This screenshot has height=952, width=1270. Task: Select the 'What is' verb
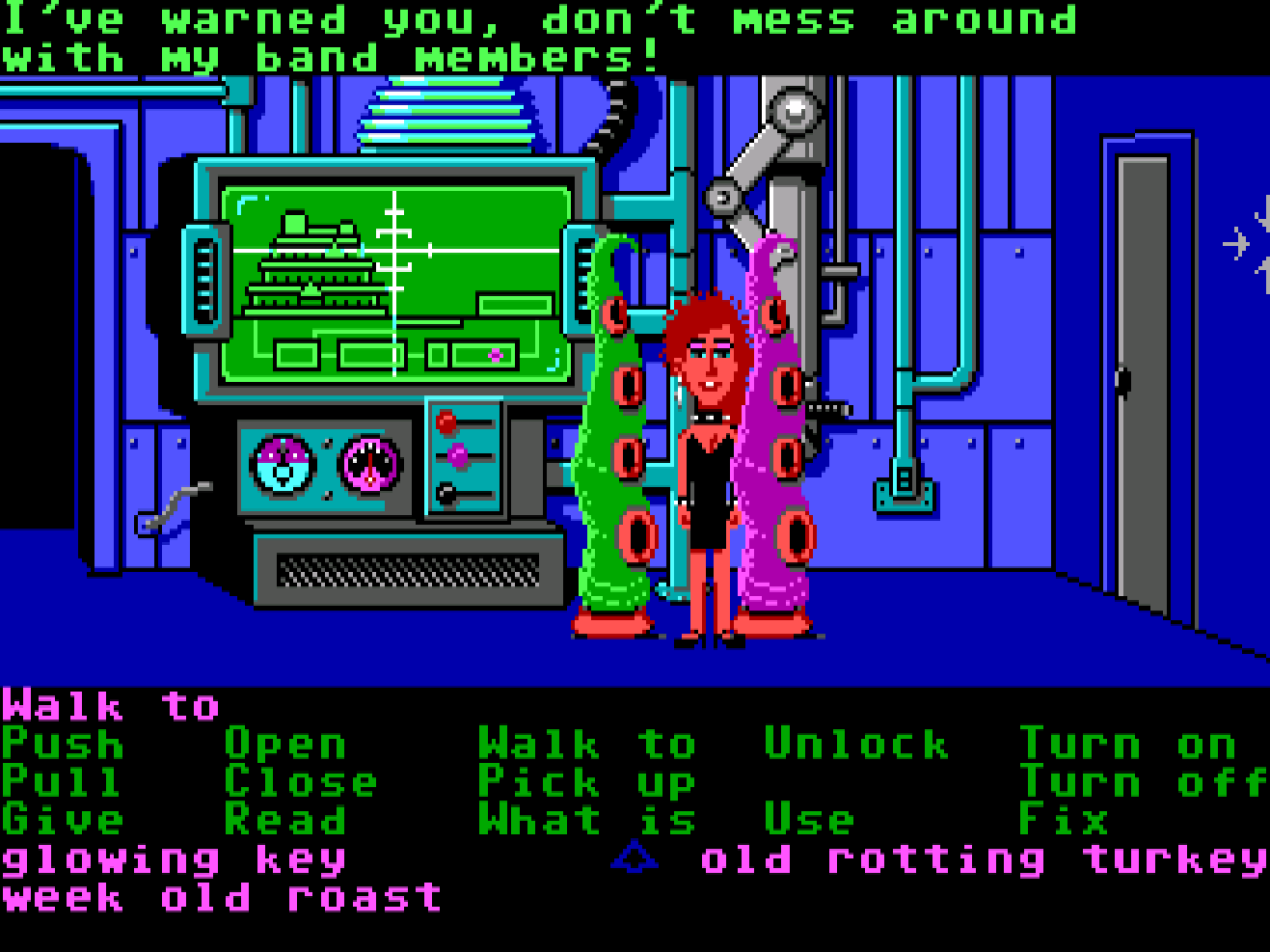tap(588, 820)
